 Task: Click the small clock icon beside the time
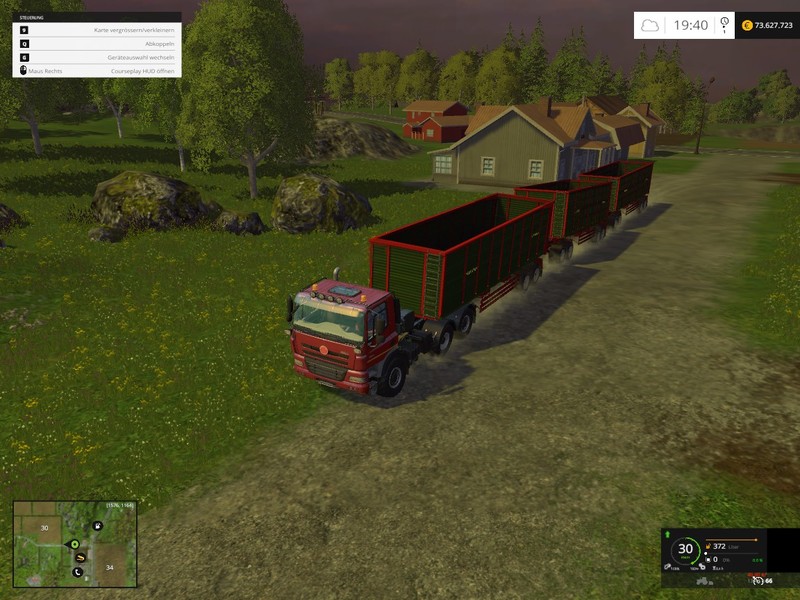(722, 26)
